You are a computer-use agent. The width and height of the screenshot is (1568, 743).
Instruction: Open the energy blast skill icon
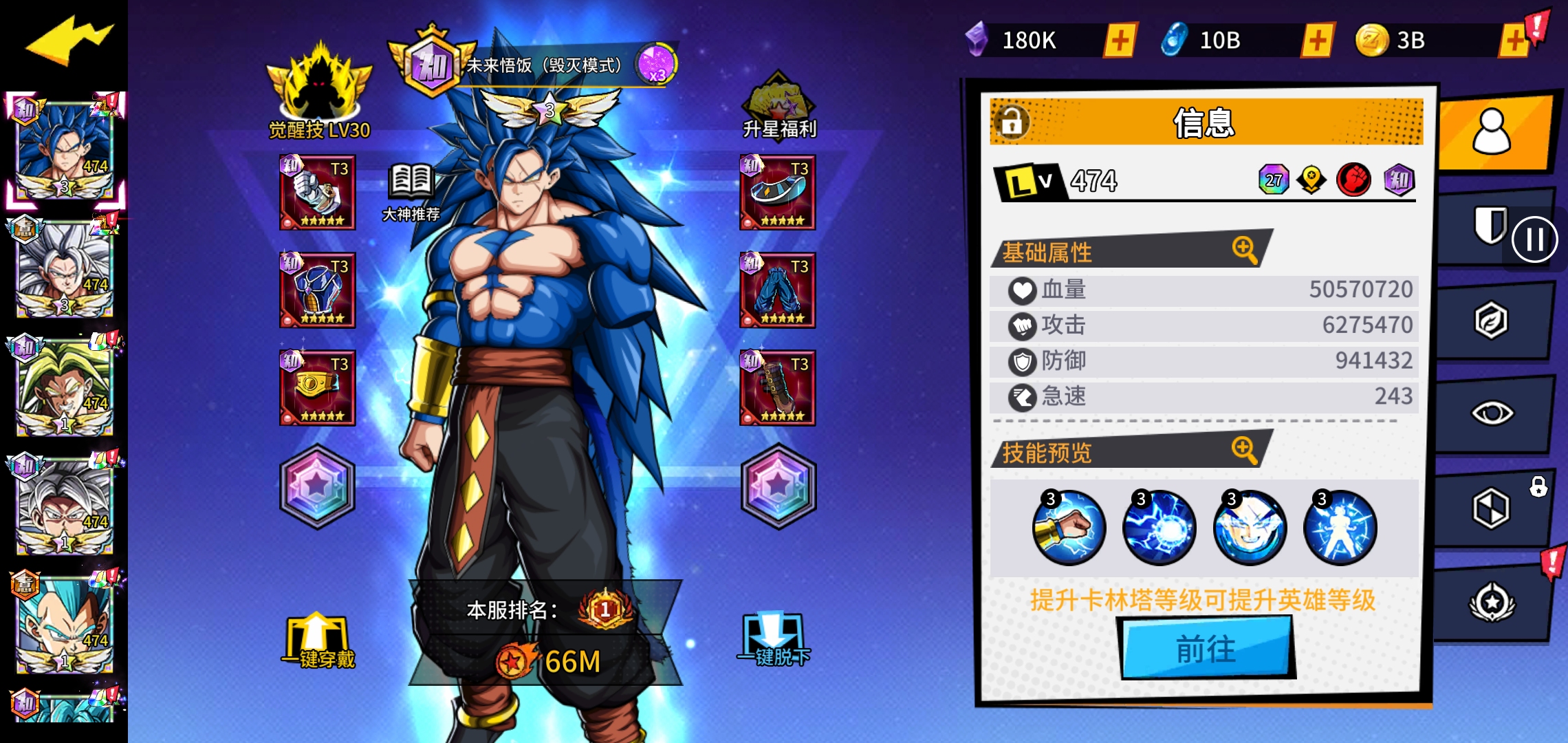[x=1159, y=526]
